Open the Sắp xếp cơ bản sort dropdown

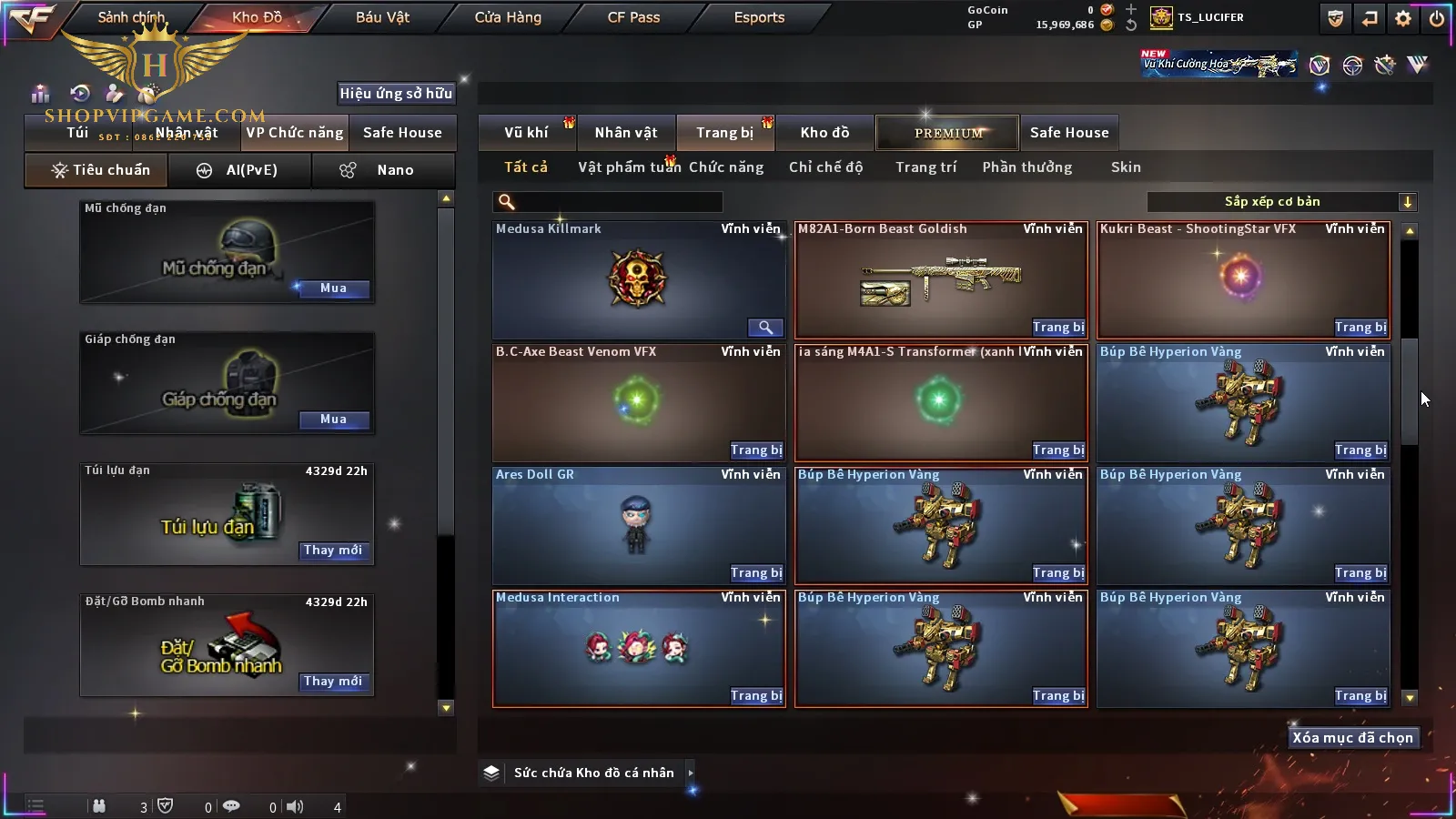click(x=1281, y=202)
